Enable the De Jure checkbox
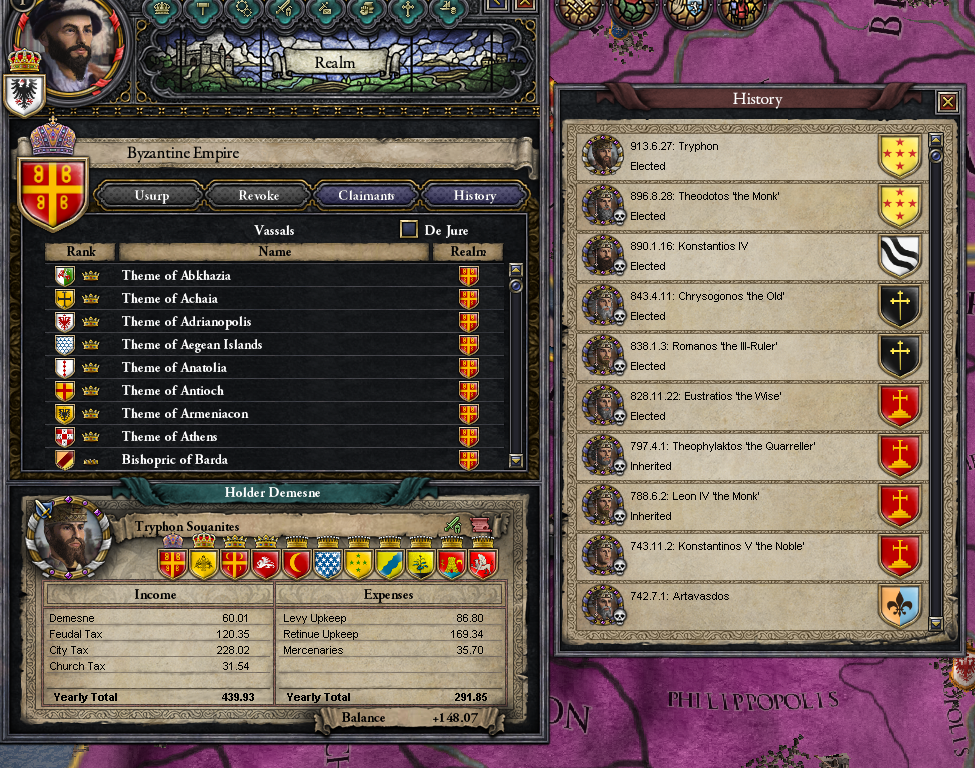Image resolution: width=975 pixels, height=768 pixels. click(x=409, y=230)
